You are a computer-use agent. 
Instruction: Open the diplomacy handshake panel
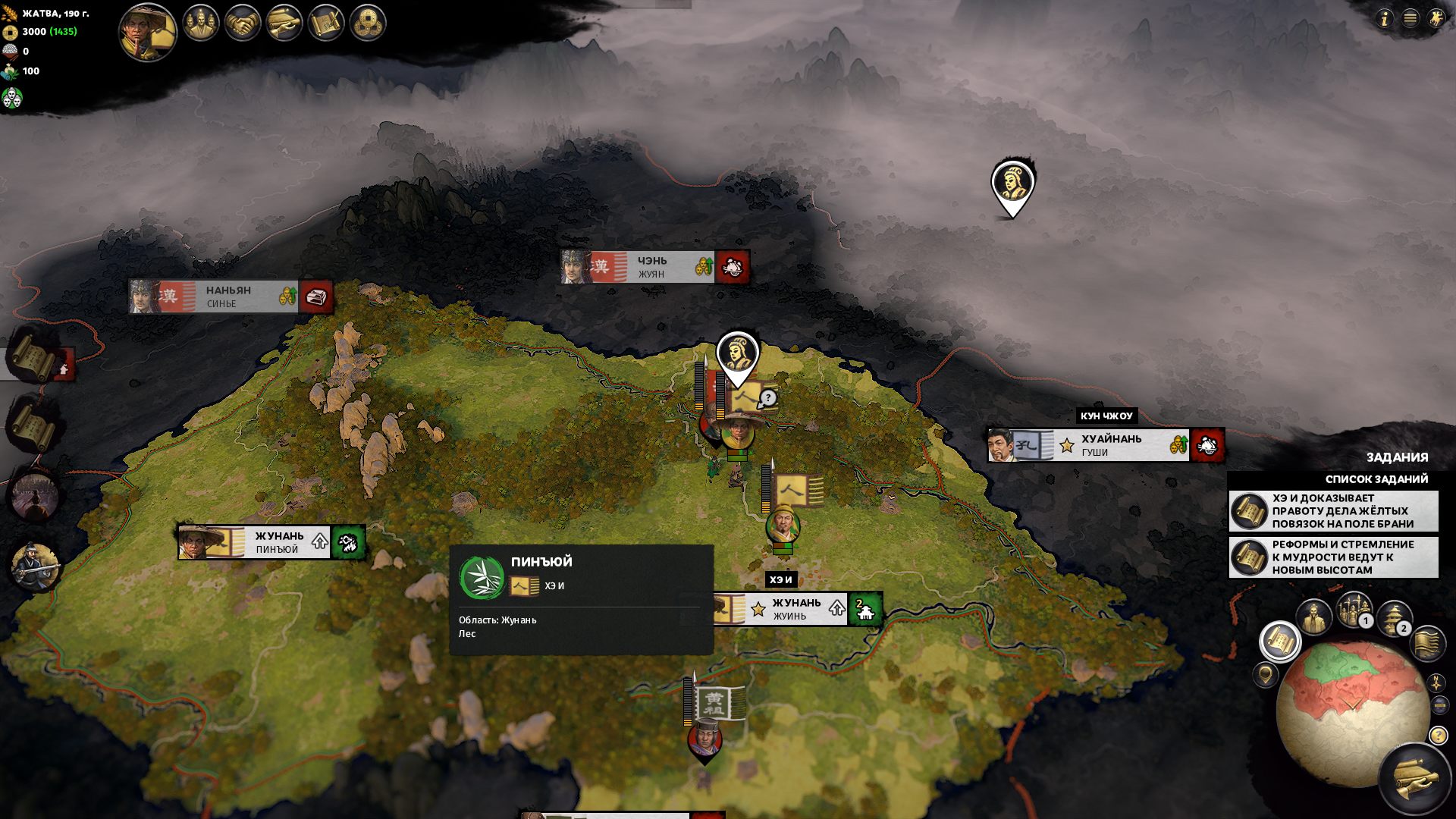[243, 24]
